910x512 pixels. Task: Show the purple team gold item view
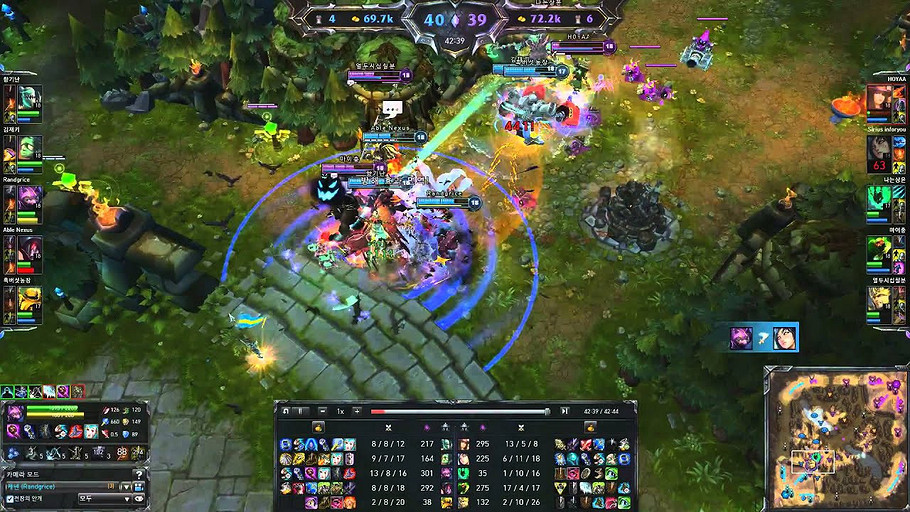click(590, 427)
